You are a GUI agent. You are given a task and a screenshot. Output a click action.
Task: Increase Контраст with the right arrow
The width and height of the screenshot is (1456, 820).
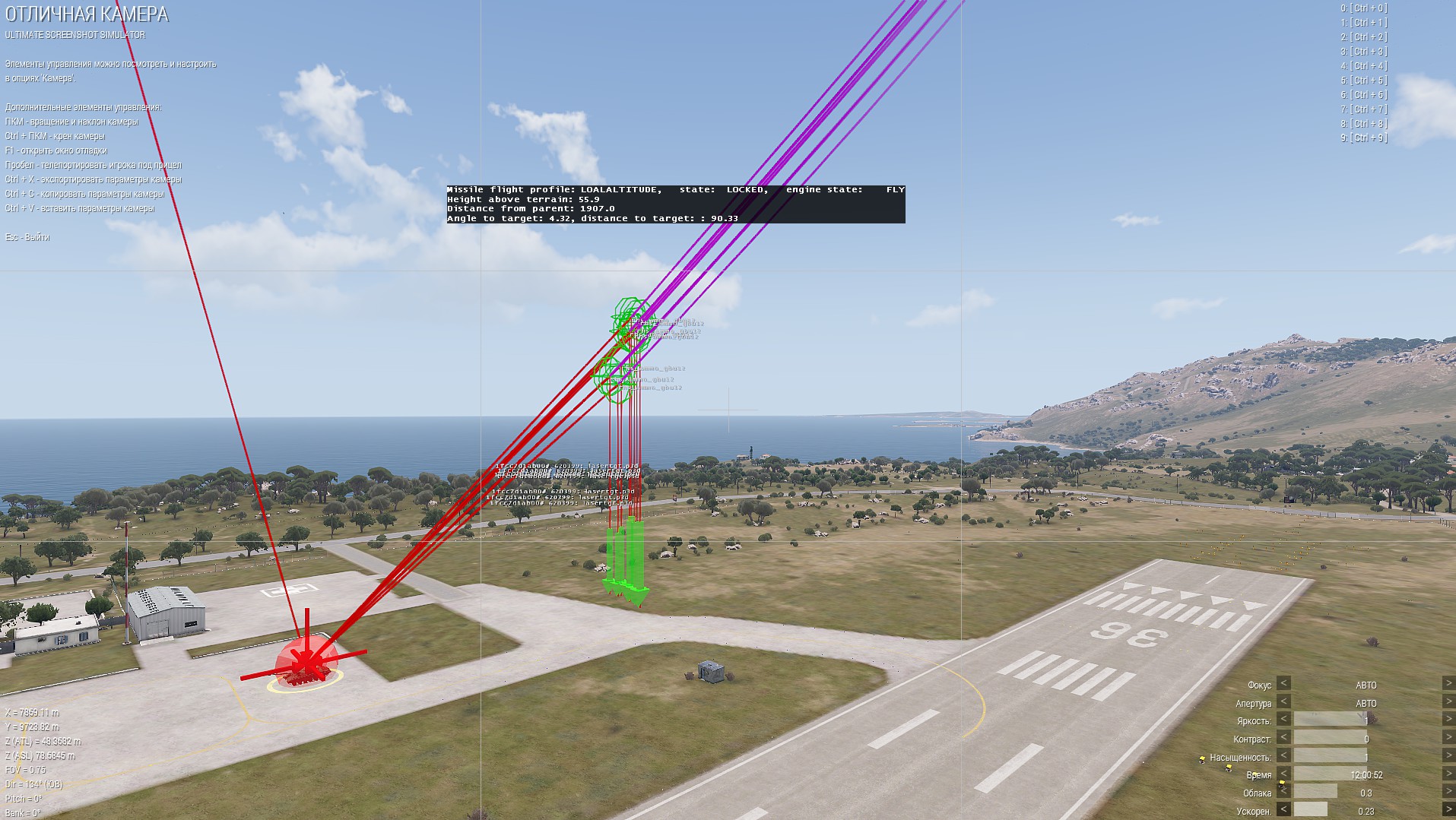pos(1448,737)
